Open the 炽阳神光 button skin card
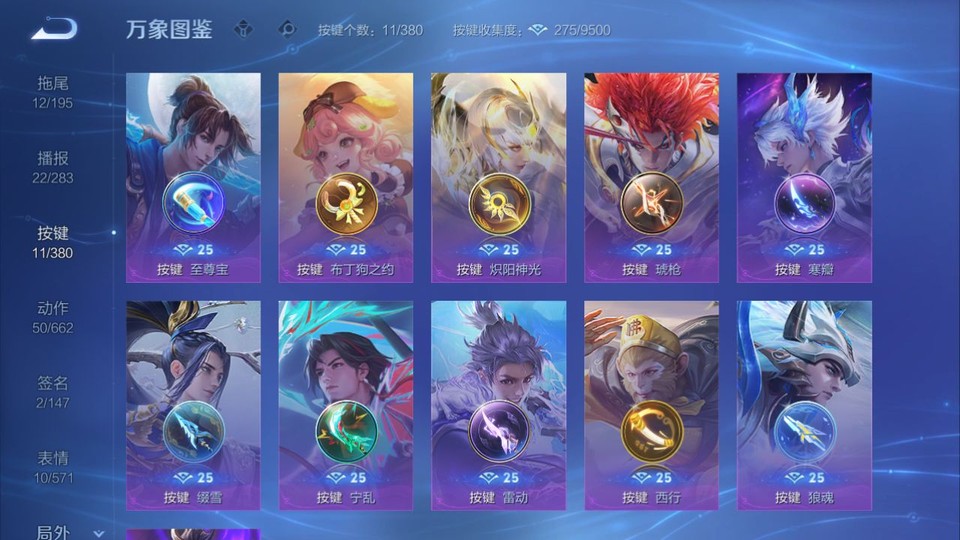This screenshot has width=960, height=540. pyautogui.click(x=498, y=178)
